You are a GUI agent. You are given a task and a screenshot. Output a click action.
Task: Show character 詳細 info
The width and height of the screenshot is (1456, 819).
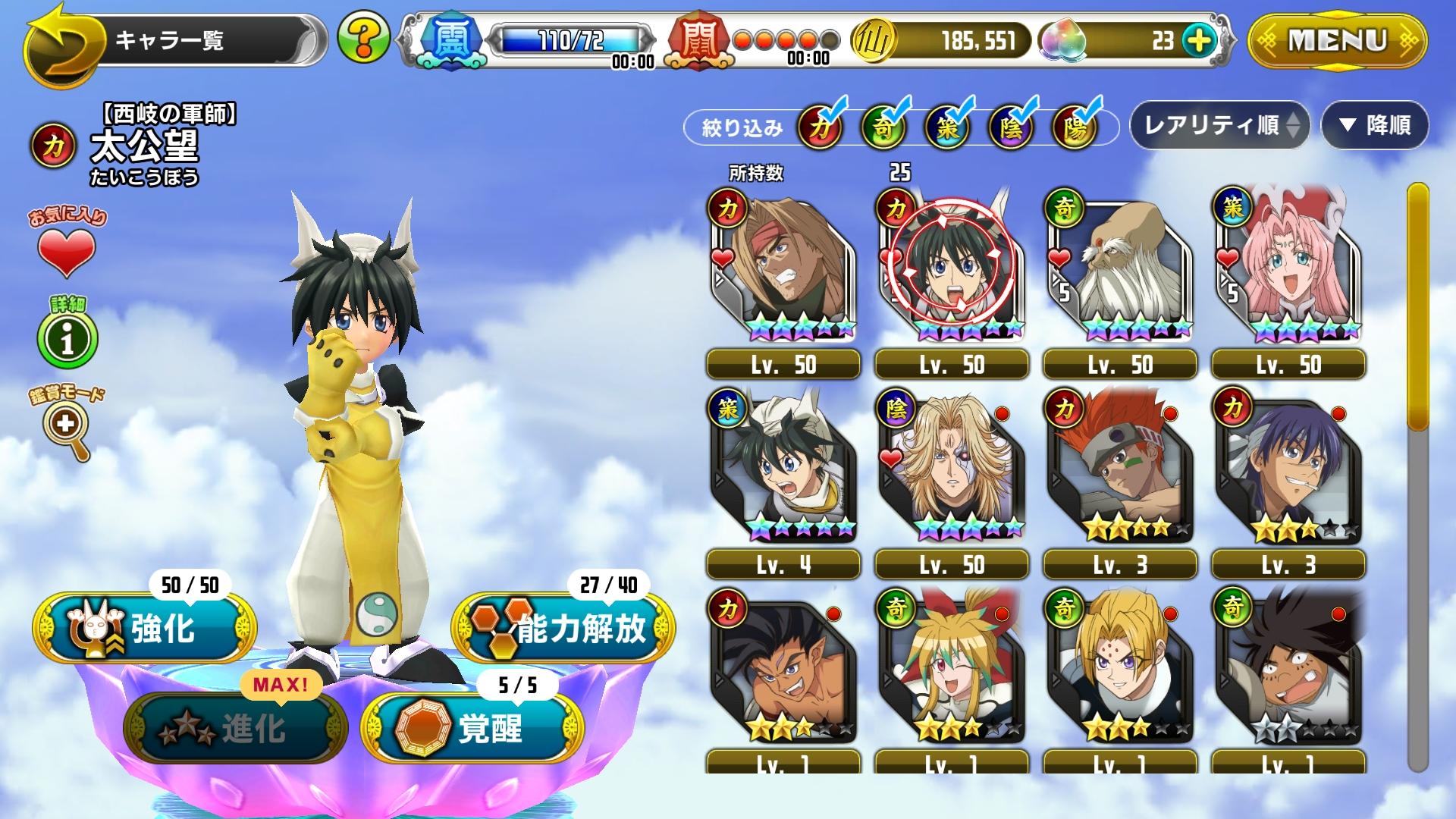click(x=67, y=339)
